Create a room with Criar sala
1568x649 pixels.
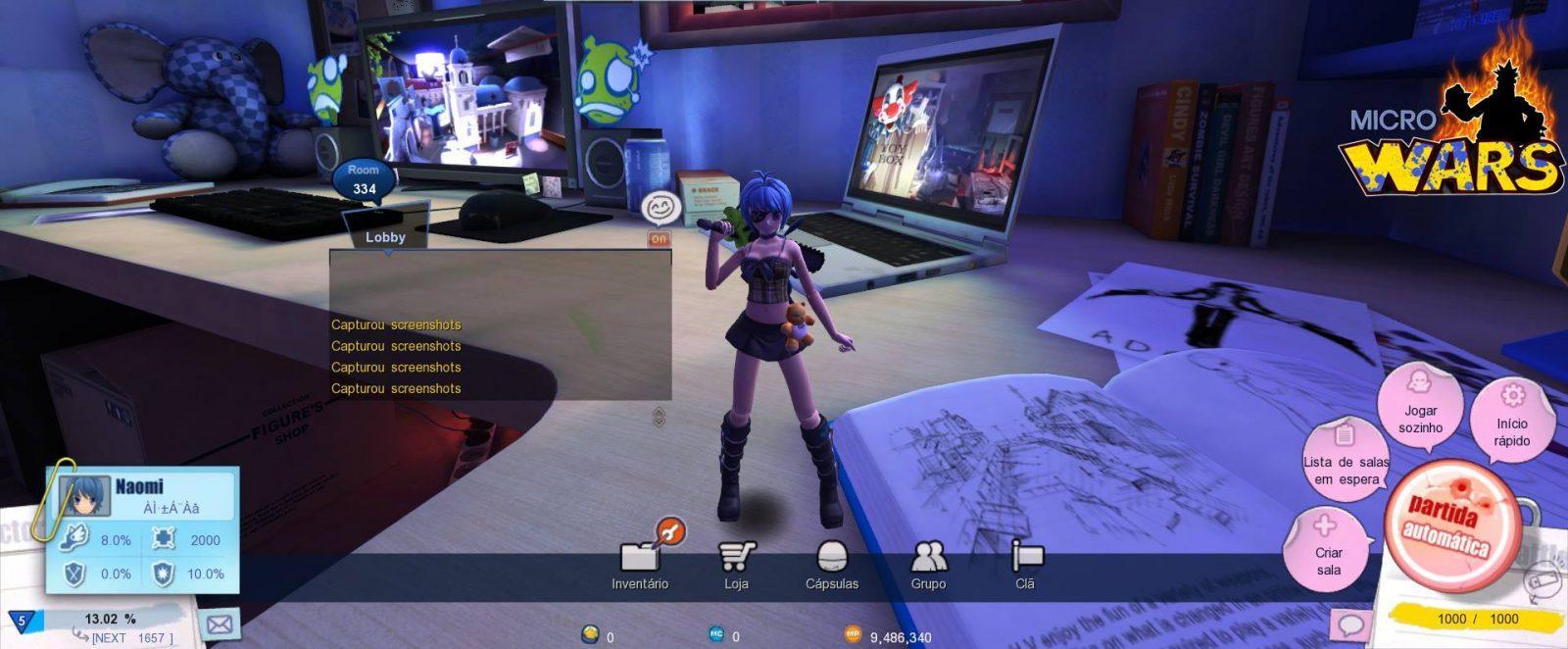coord(1328,551)
